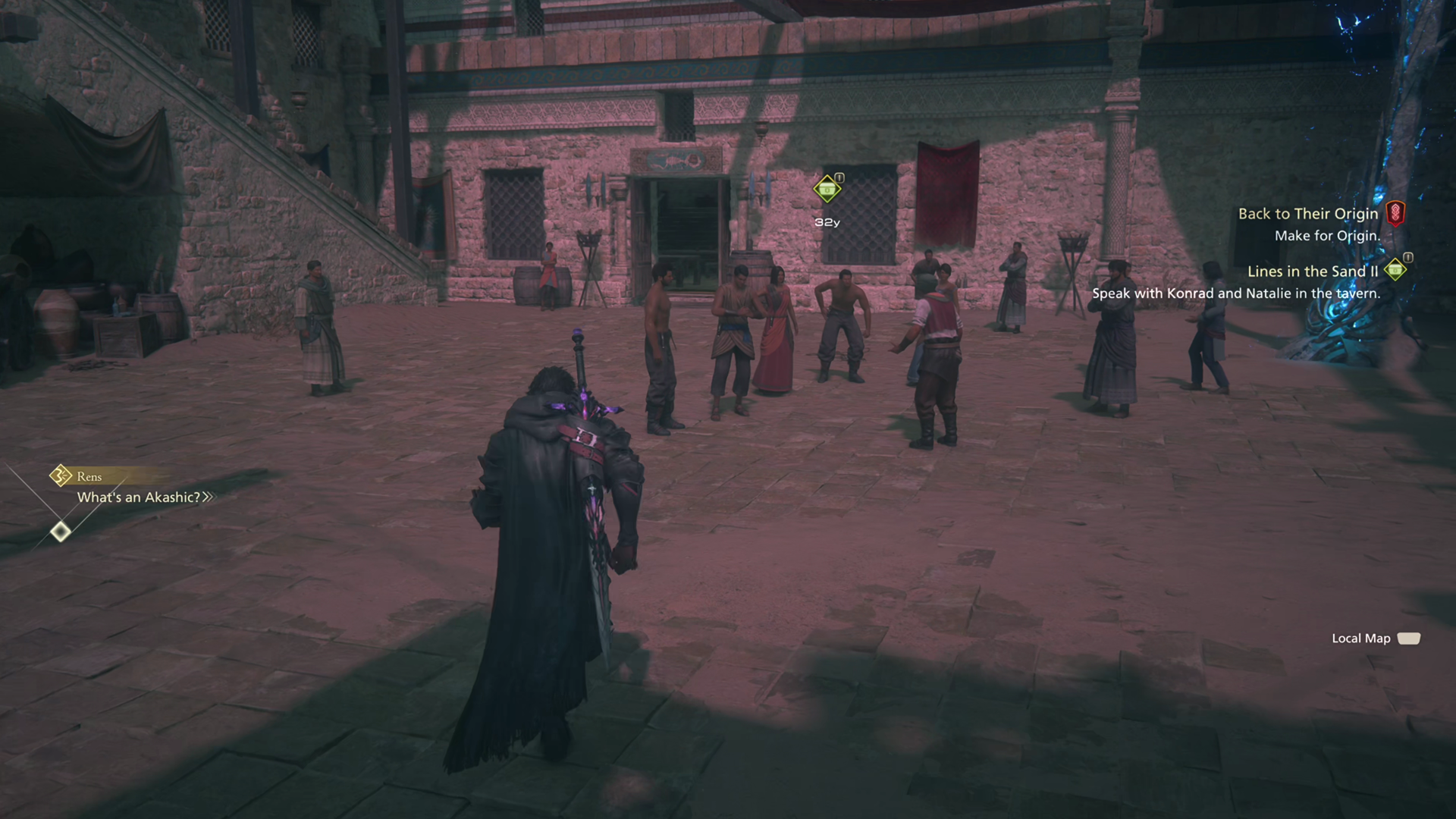Click the red main quest icon
Image resolution: width=1456 pixels, height=819 pixels.
[1395, 213]
